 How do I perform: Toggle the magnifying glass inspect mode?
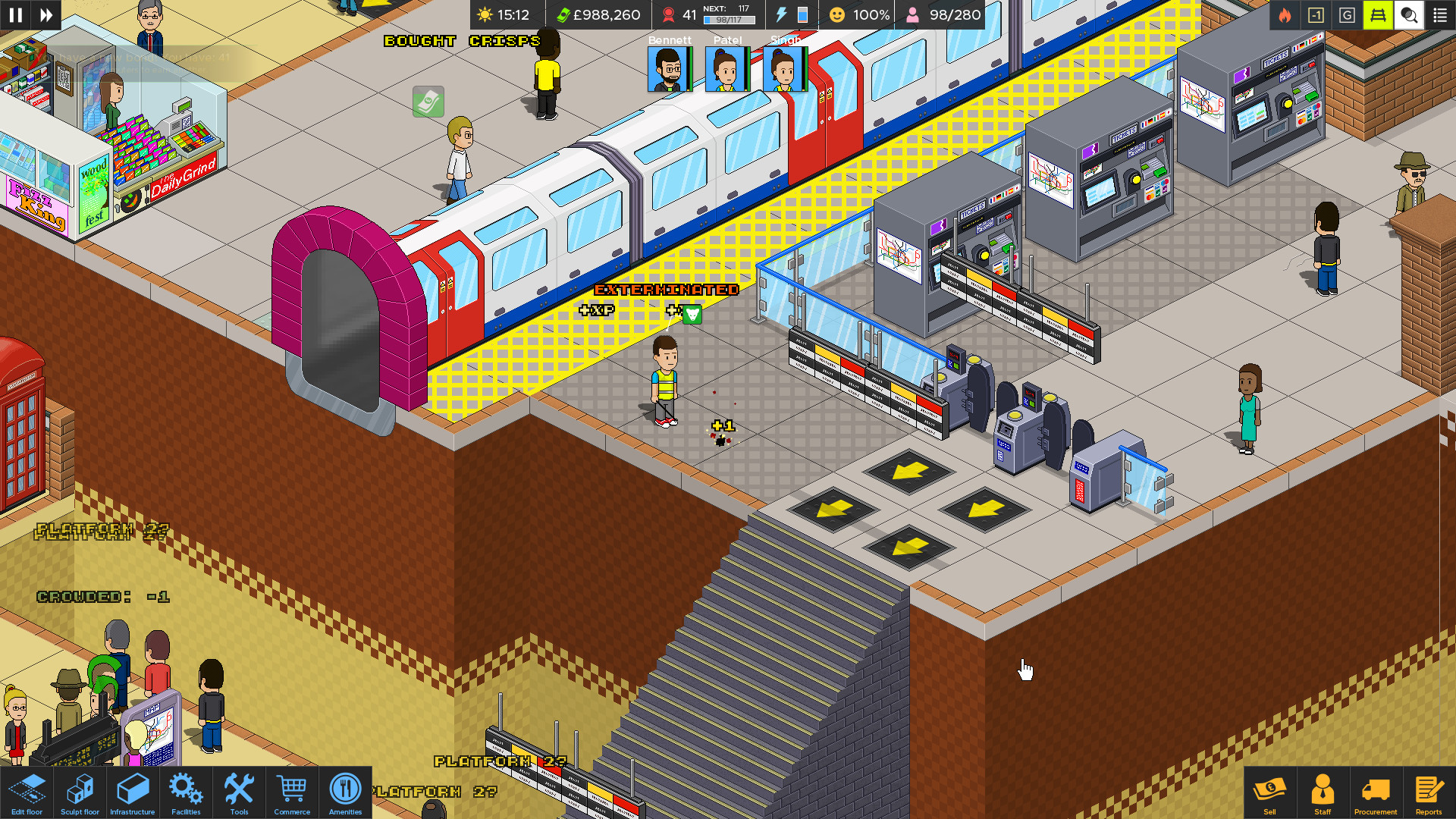[1409, 14]
